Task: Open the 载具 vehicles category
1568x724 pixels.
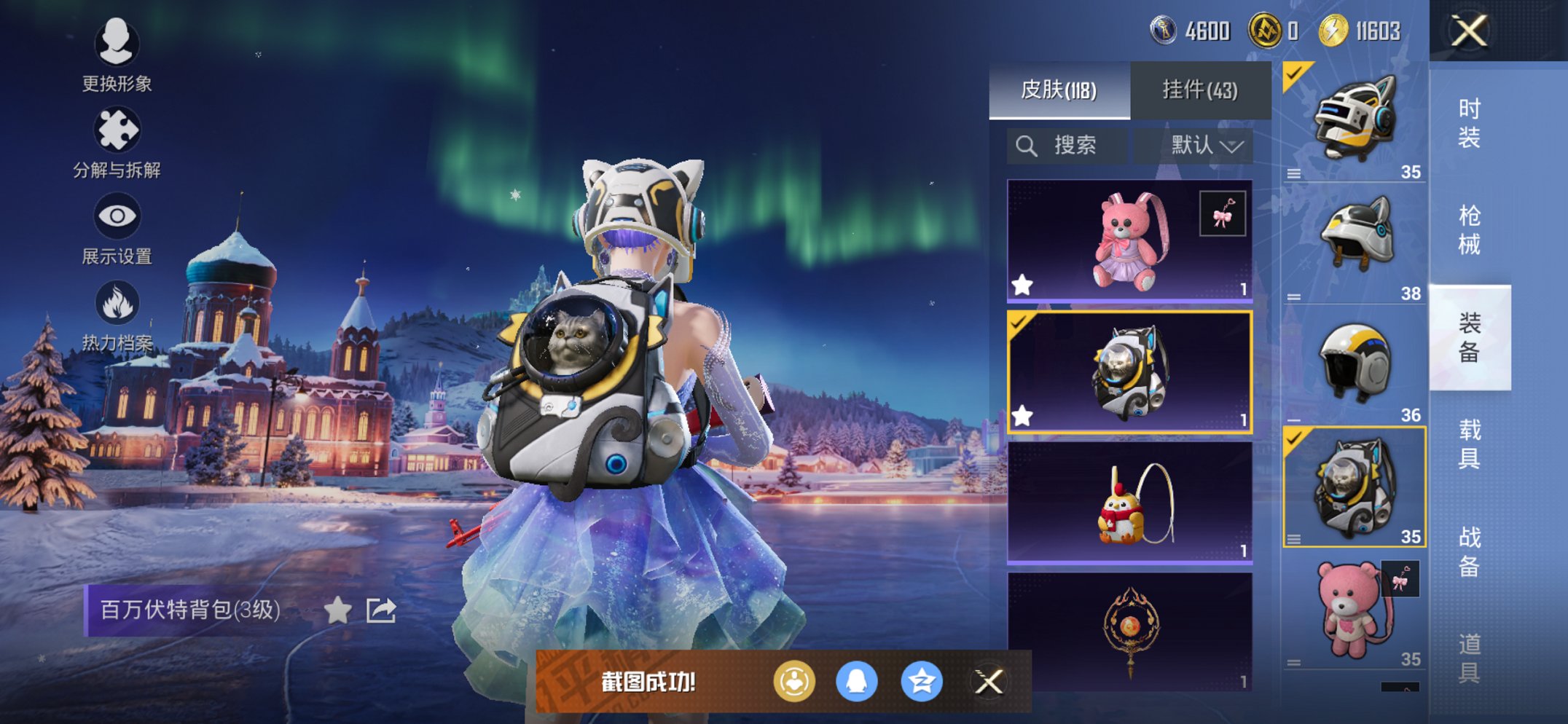Action: click(1469, 444)
